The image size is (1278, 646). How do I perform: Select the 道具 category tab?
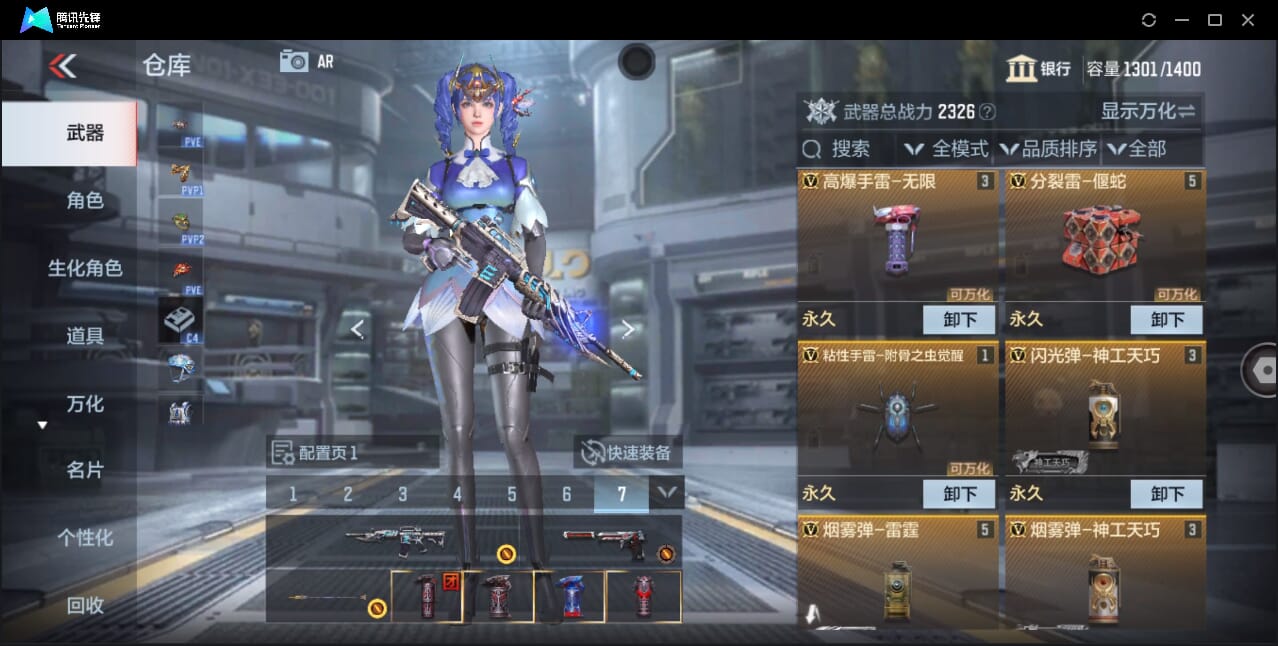[x=85, y=336]
